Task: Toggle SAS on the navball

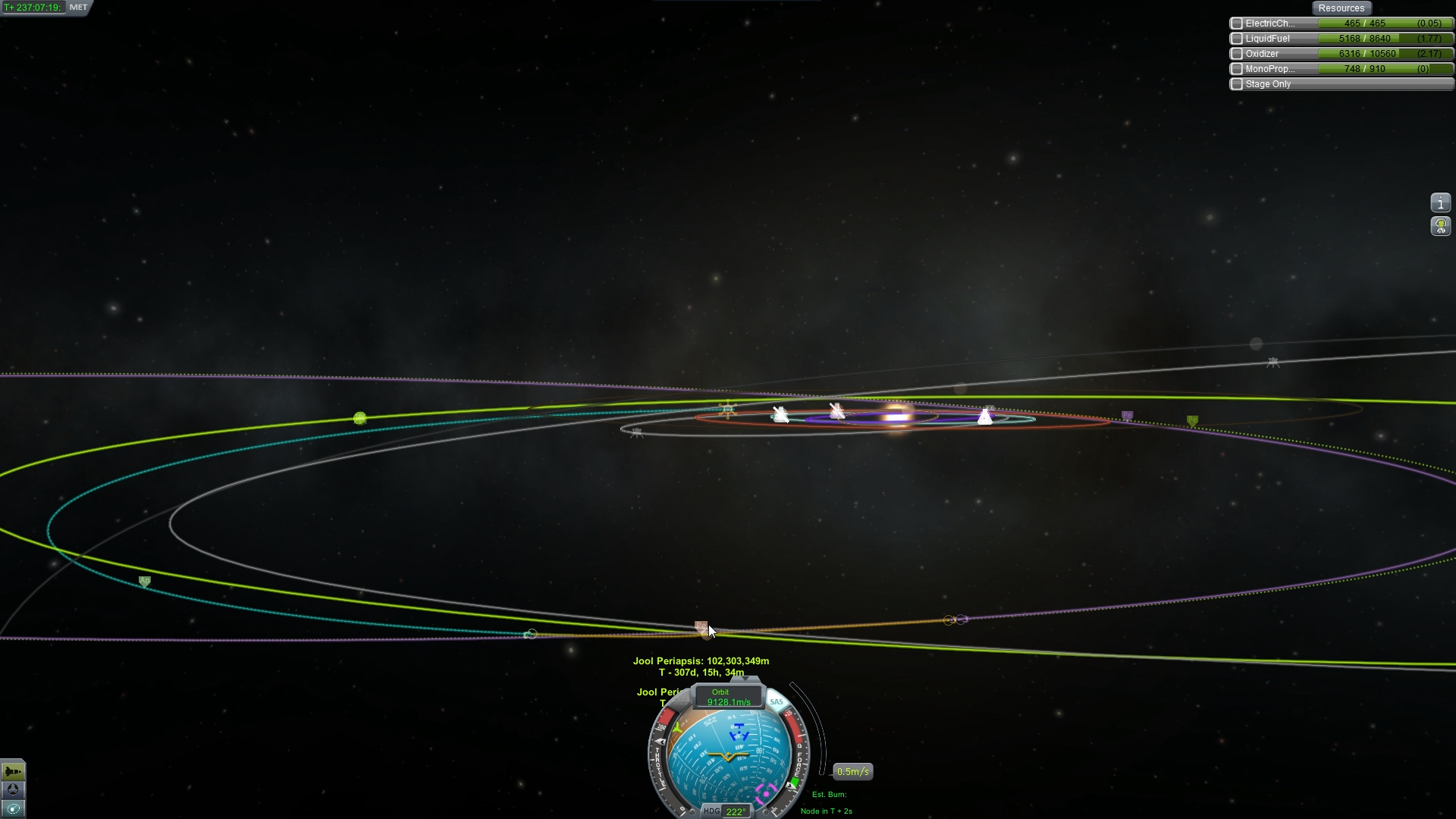Action: click(x=776, y=701)
